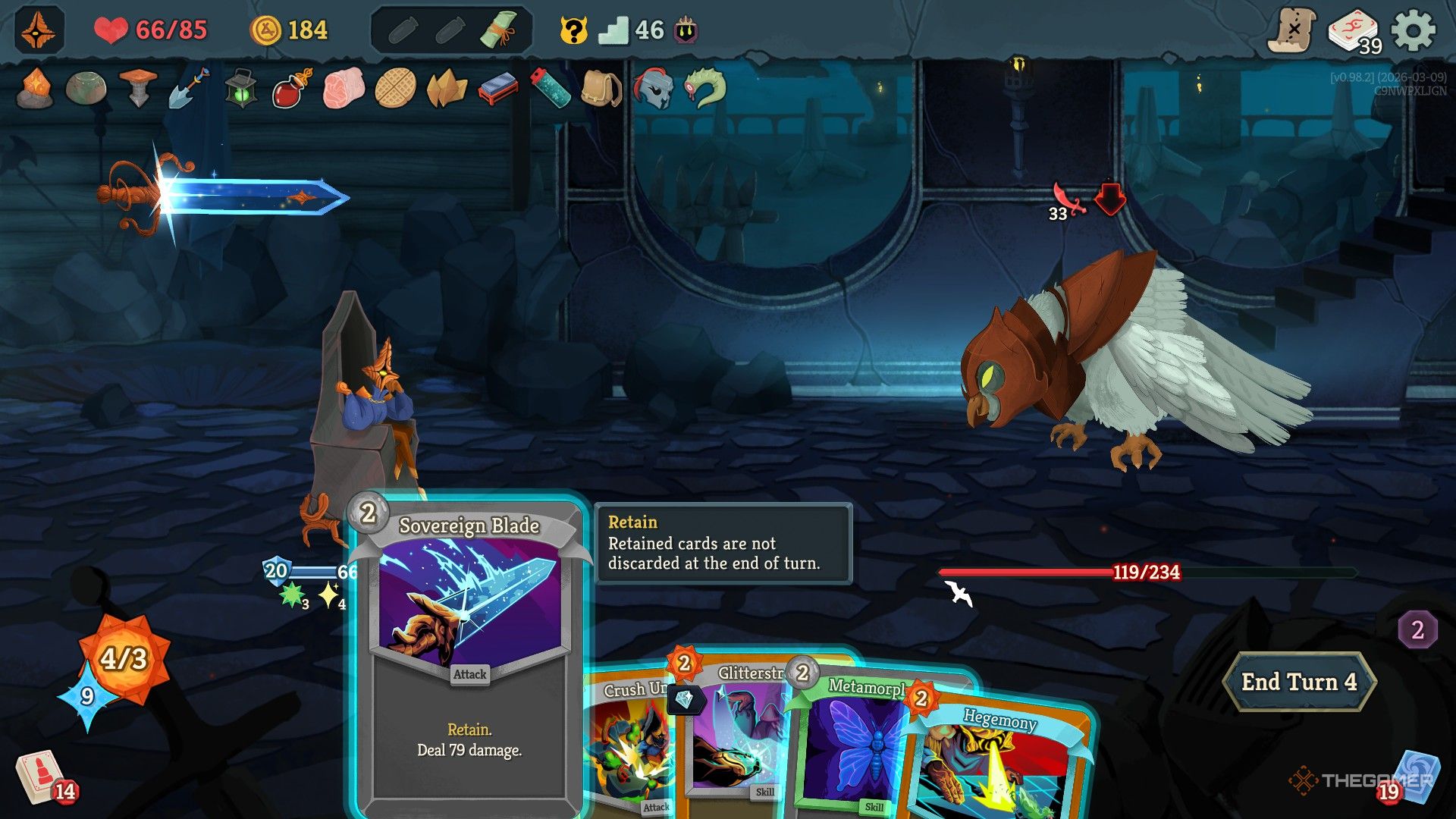
Task: View the exhaust pile counter showing 2
Action: (1417, 629)
